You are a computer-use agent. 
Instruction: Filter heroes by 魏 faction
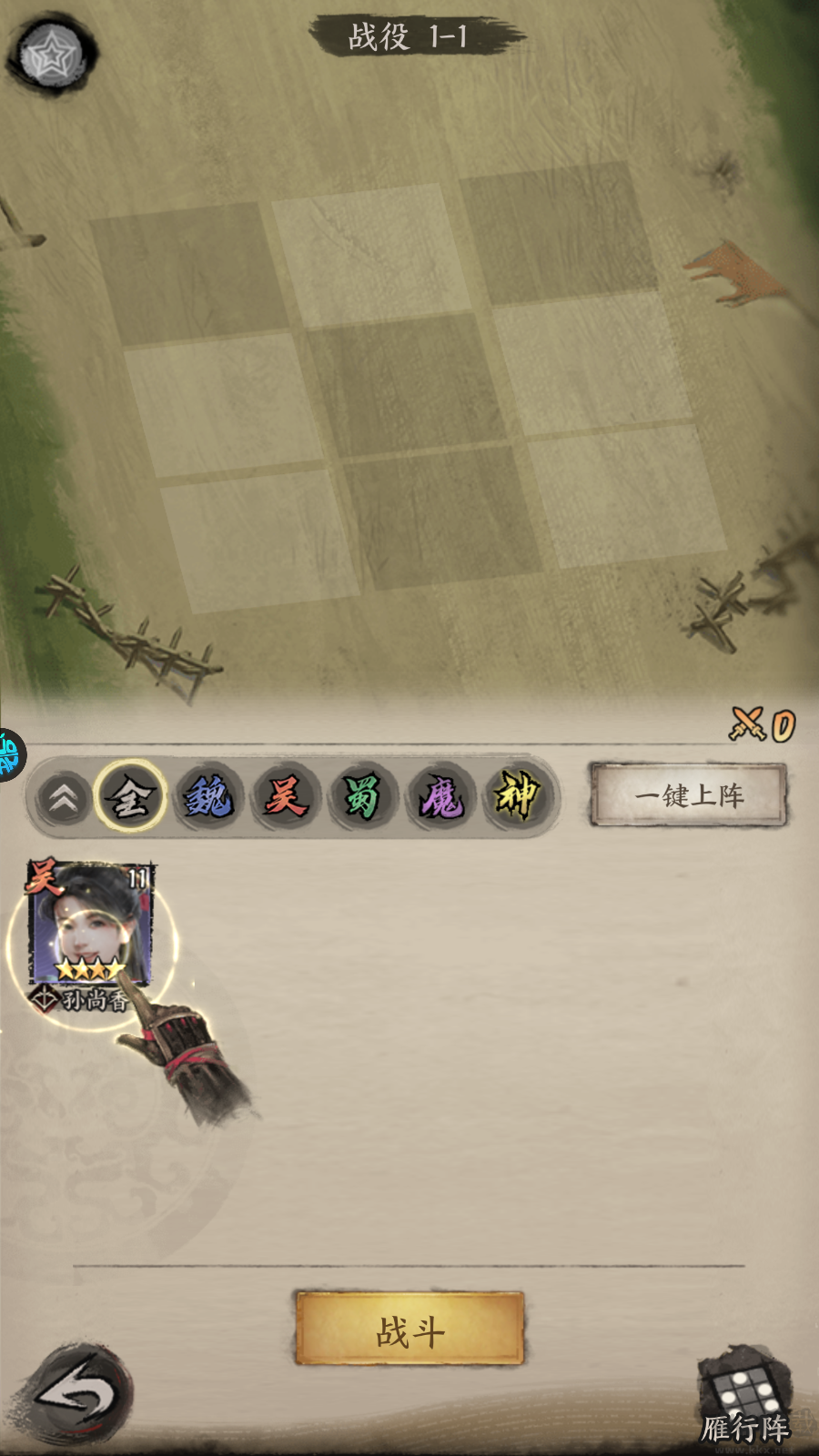208,797
